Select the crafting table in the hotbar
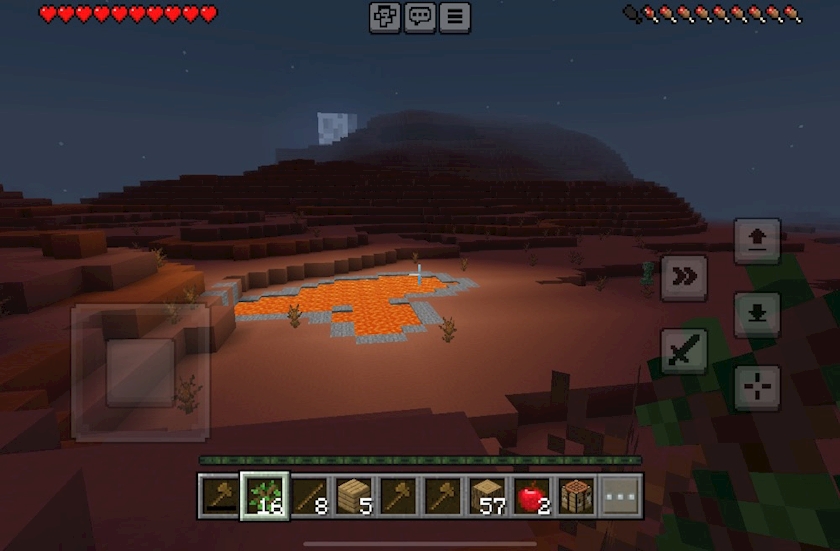The height and width of the screenshot is (551, 840). click(x=576, y=495)
